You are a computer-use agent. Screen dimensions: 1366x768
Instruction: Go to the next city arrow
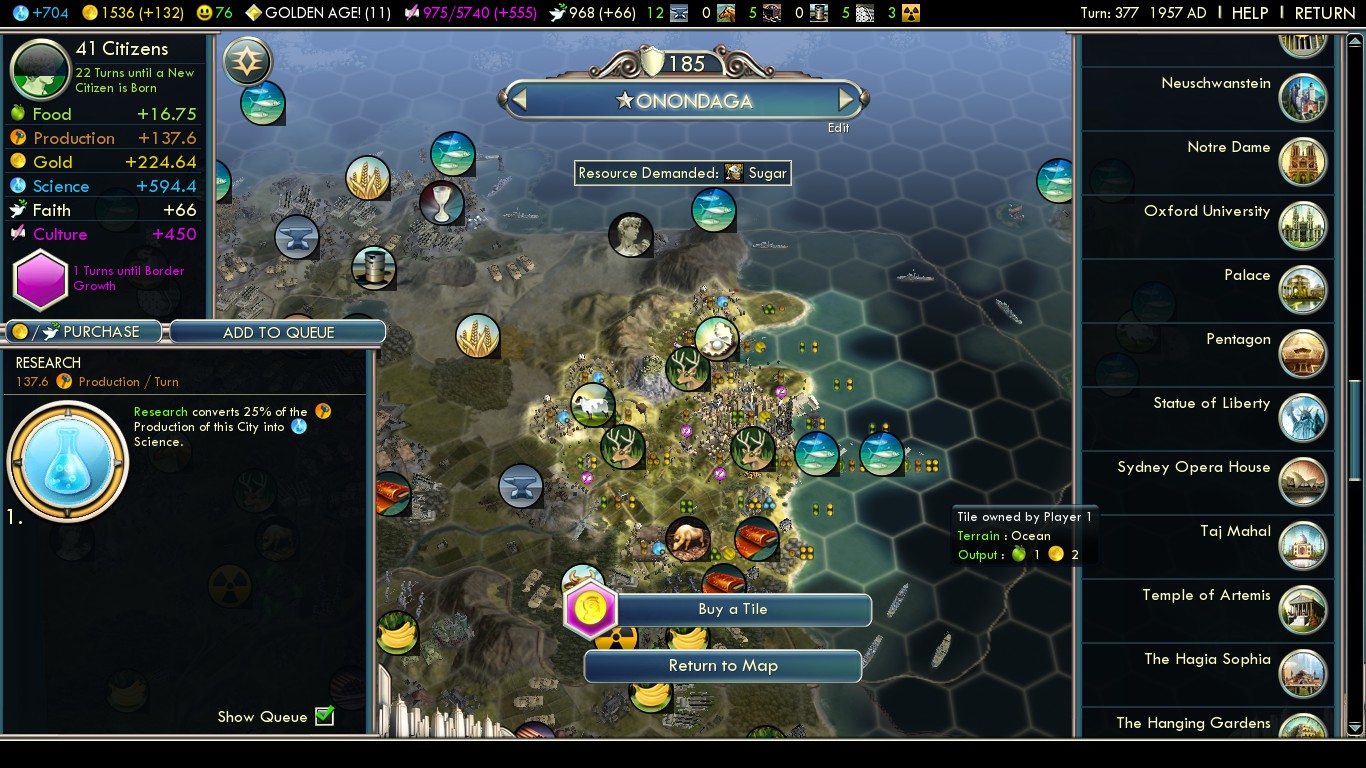click(847, 100)
